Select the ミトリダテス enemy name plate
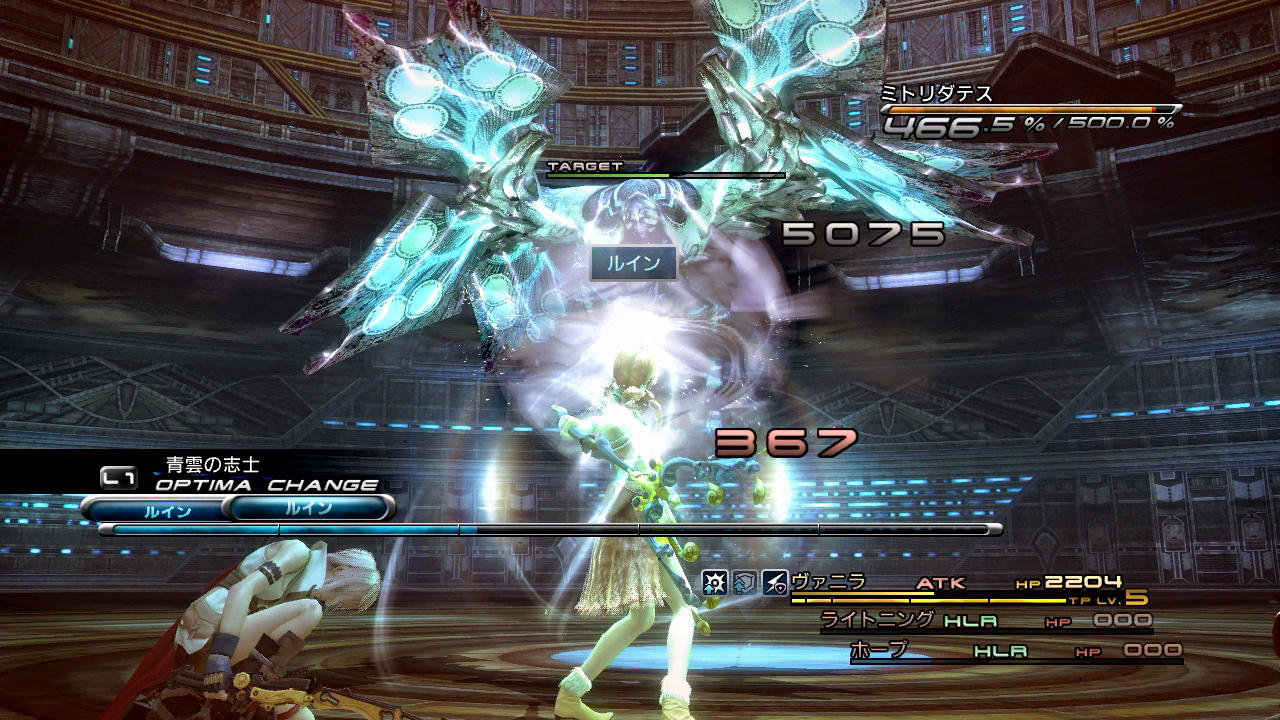This screenshot has height=720, width=1280. pos(937,93)
